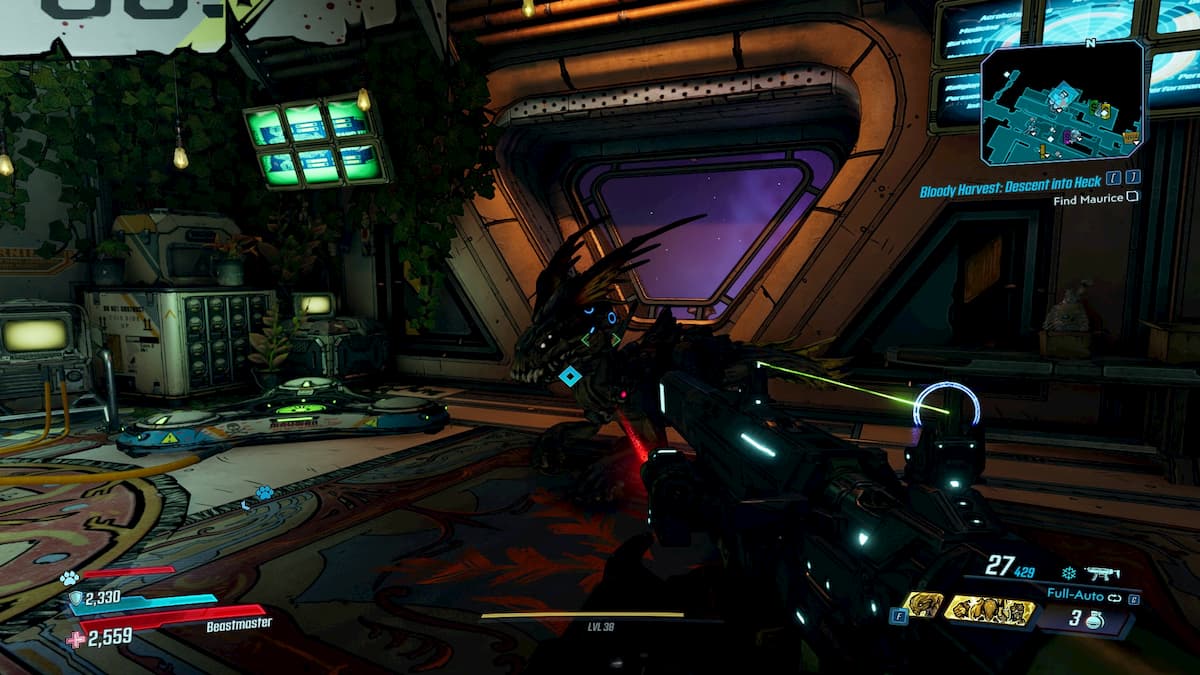Click the equipped SMG weapon icon
This screenshot has height=675, width=1200.
pos(1104,573)
